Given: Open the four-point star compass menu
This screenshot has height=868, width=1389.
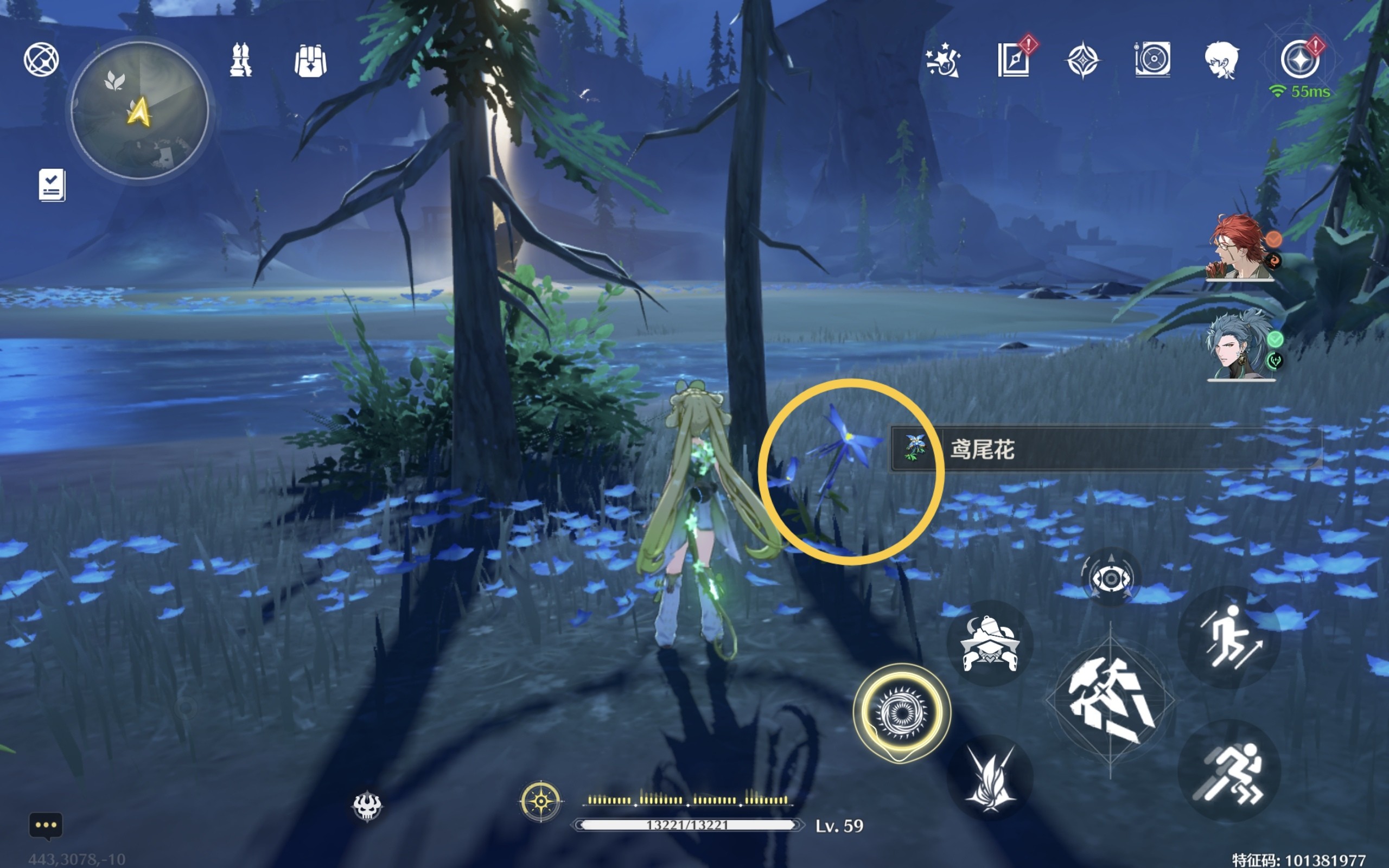Looking at the screenshot, I should point(1082,60).
